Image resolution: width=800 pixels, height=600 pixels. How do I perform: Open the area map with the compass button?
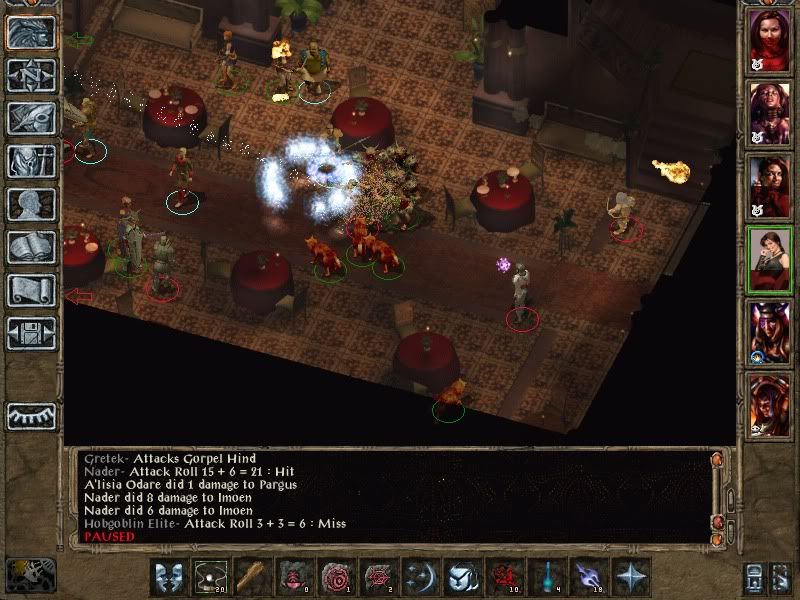pos(31,75)
